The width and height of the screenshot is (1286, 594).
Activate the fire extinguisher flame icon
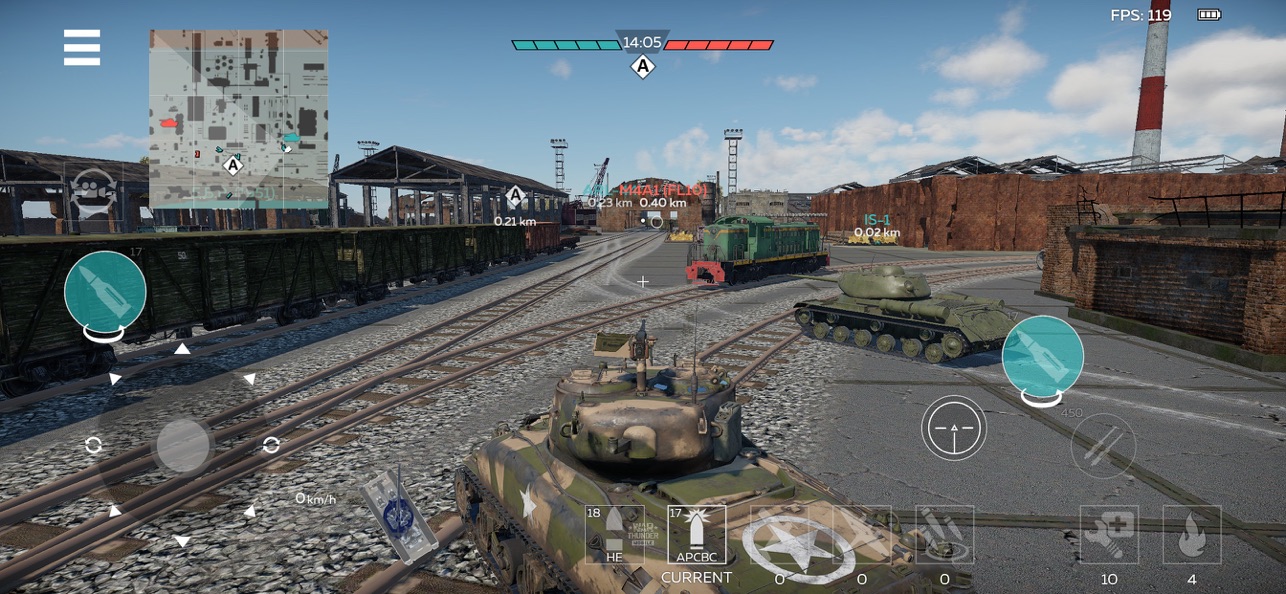1191,535
